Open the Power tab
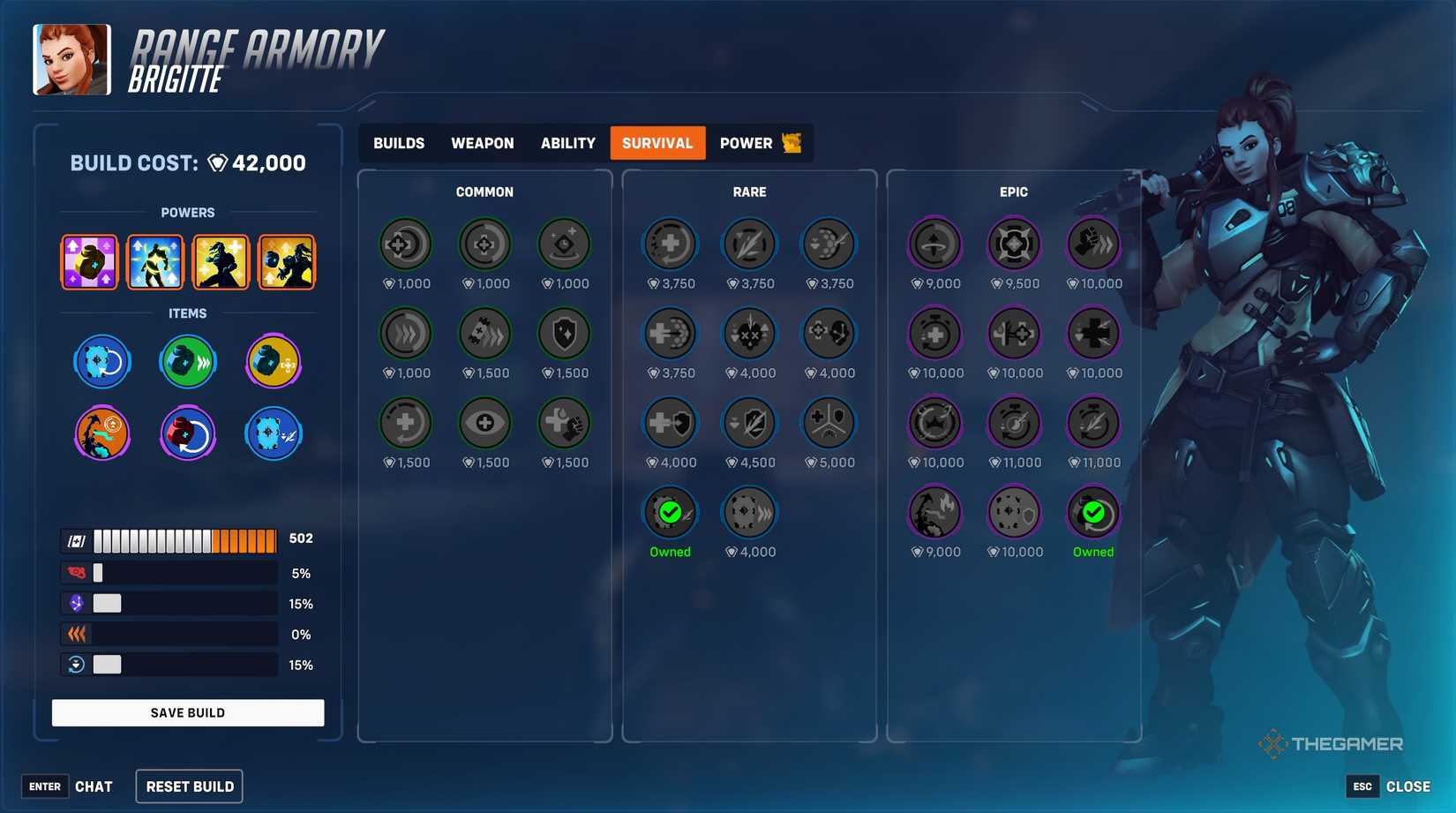Image resolution: width=1456 pixels, height=813 pixels. [746, 143]
